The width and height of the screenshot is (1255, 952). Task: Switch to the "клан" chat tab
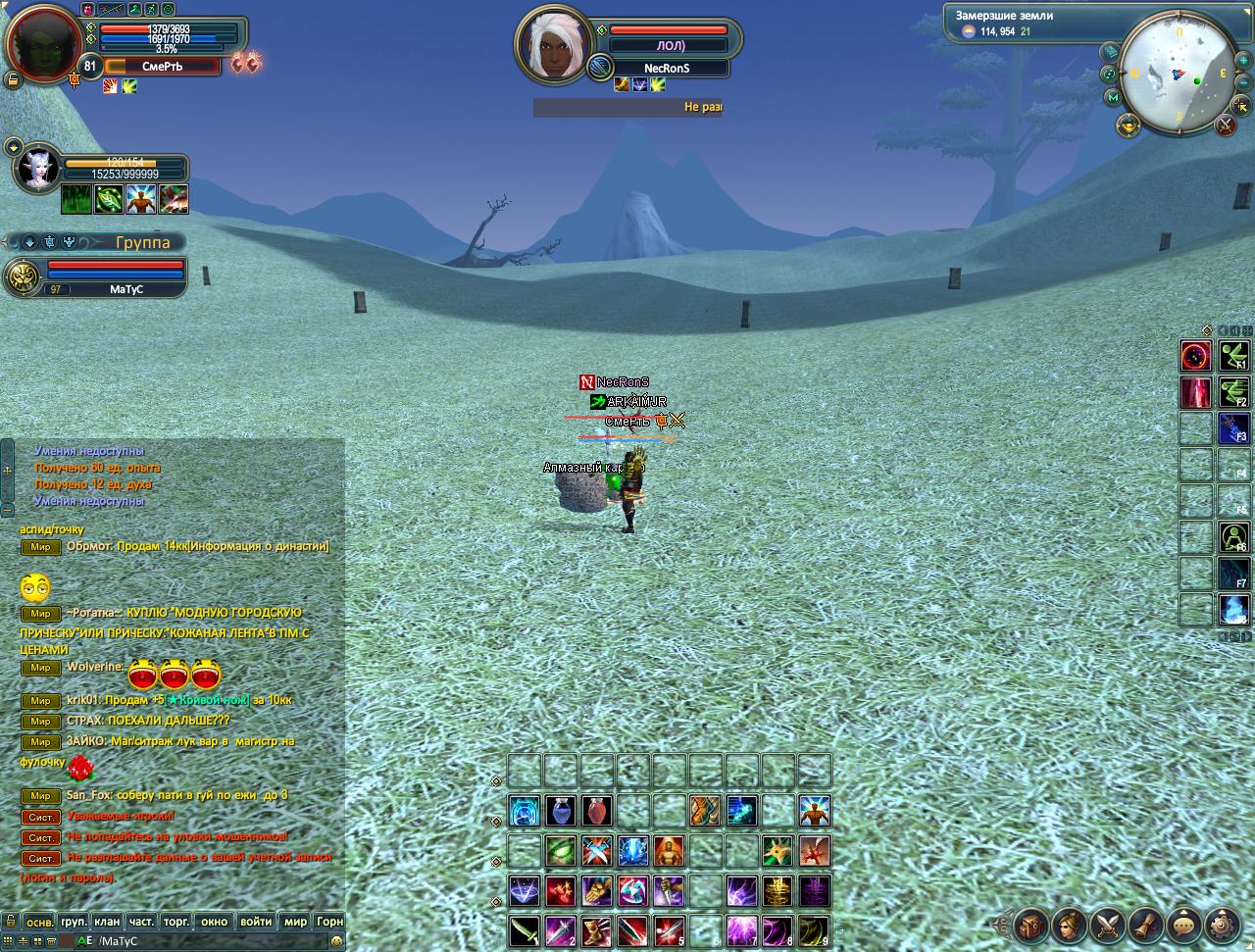click(107, 922)
